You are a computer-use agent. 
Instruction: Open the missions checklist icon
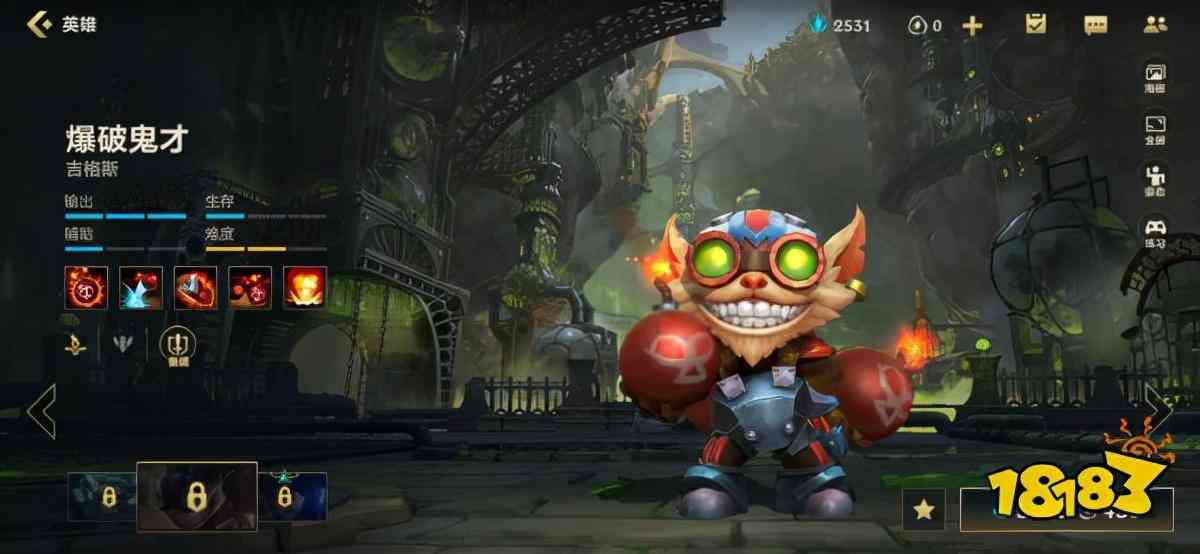click(1035, 24)
